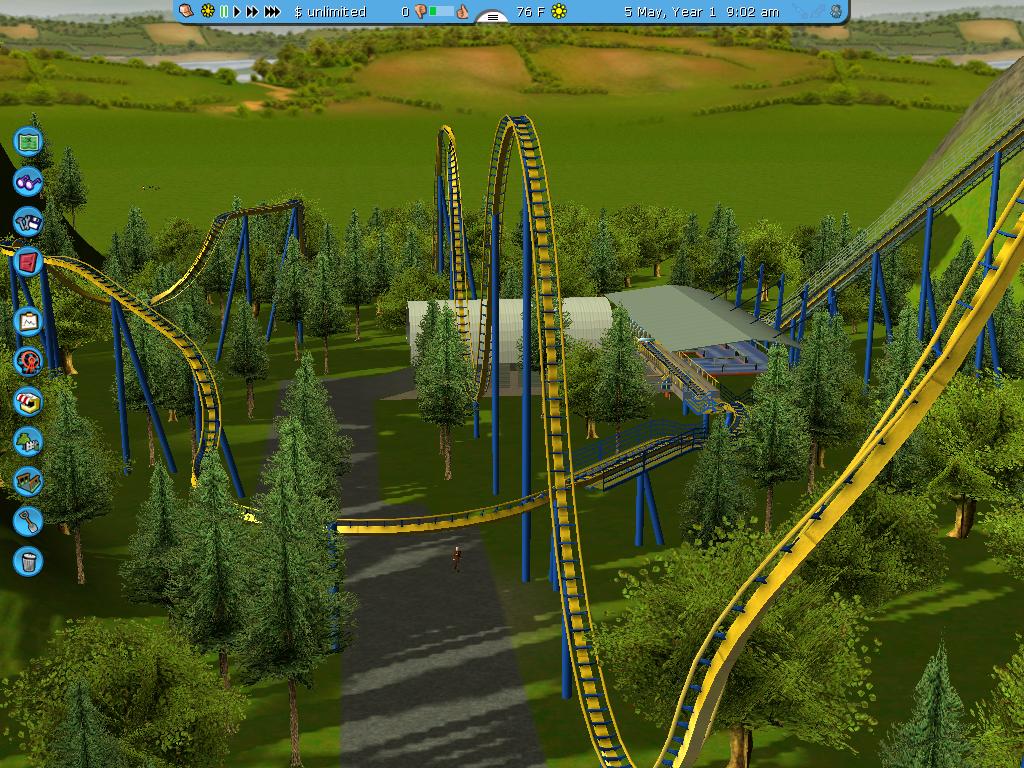Click the sun weather icon beside temperature

(559, 11)
